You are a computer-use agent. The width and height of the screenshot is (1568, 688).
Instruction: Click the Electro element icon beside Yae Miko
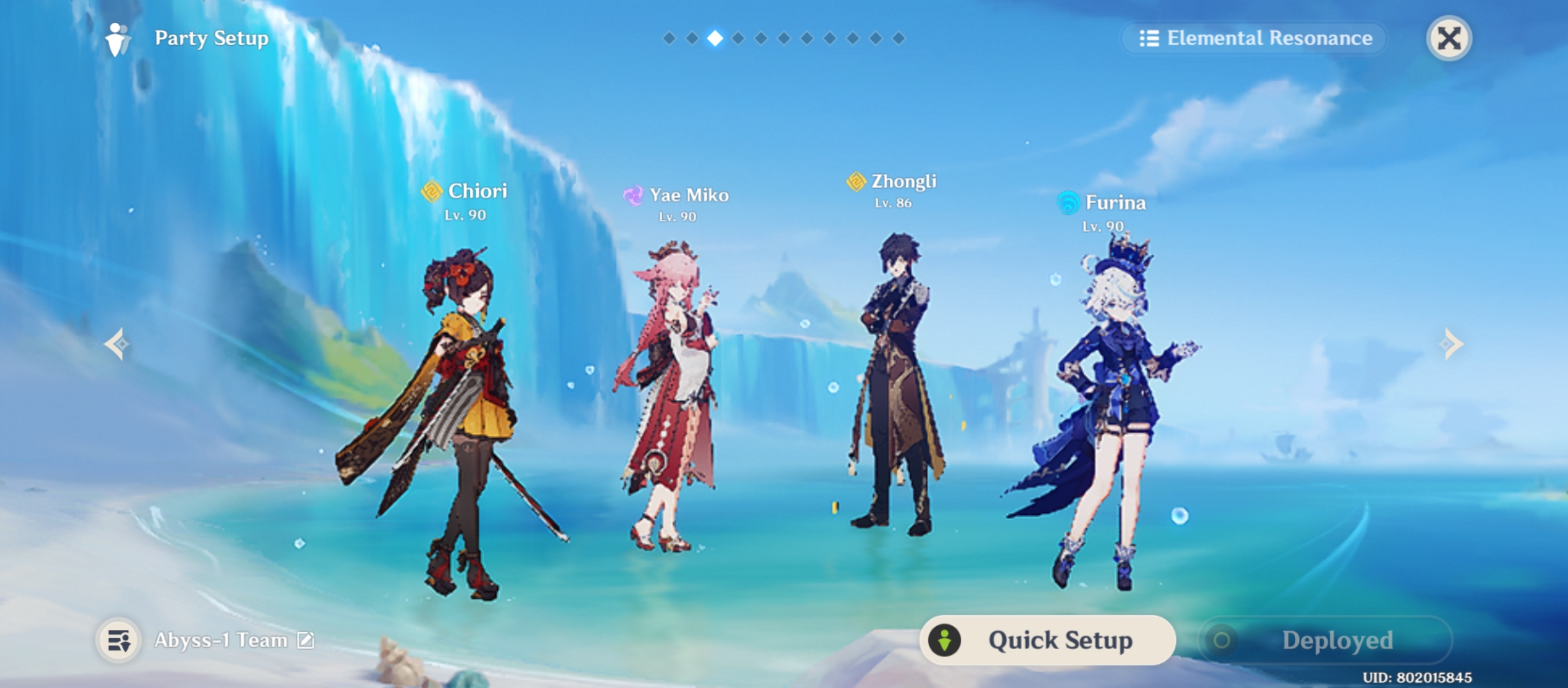tap(634, 196)
